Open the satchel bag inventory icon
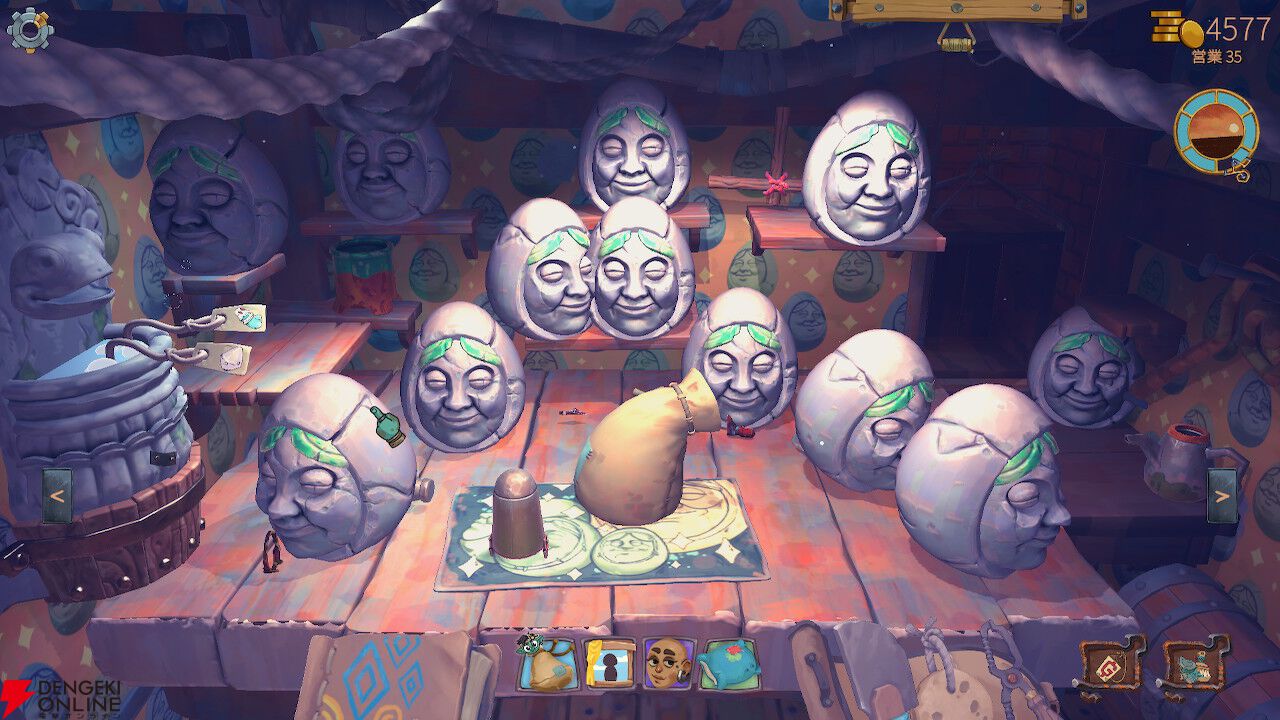This screenshot has width=1280, height=720. tap(545, 665)
